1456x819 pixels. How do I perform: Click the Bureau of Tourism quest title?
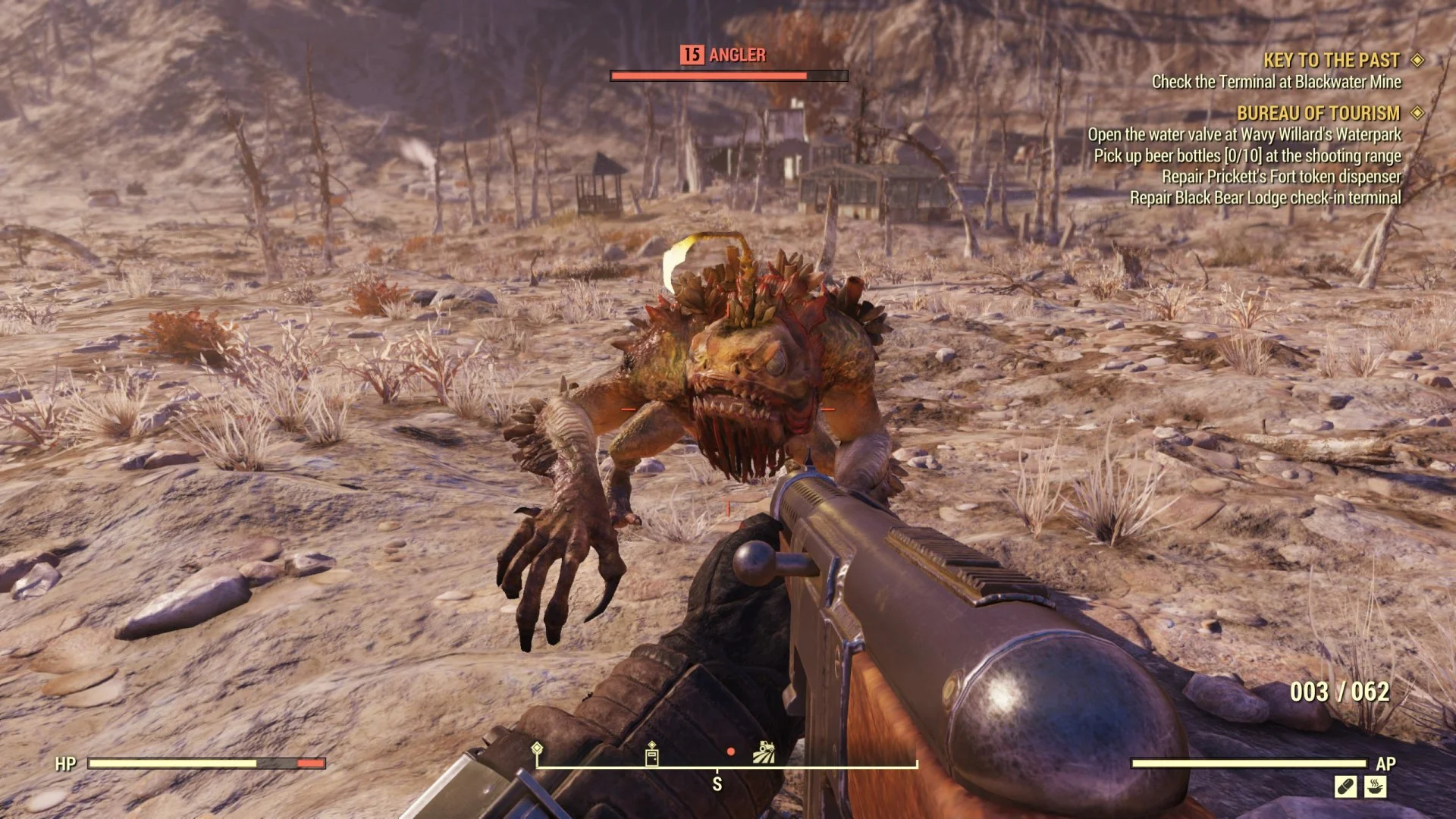1318,113
